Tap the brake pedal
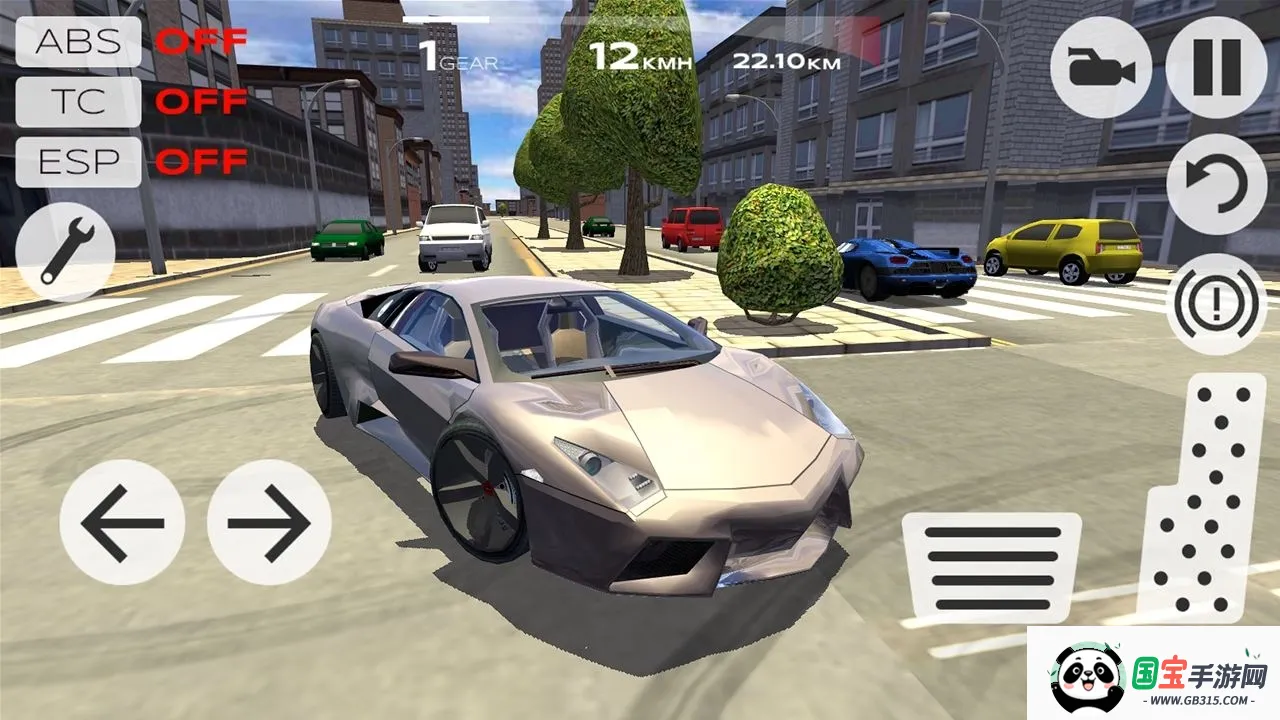1280x720 pixels. pos(991,568)
